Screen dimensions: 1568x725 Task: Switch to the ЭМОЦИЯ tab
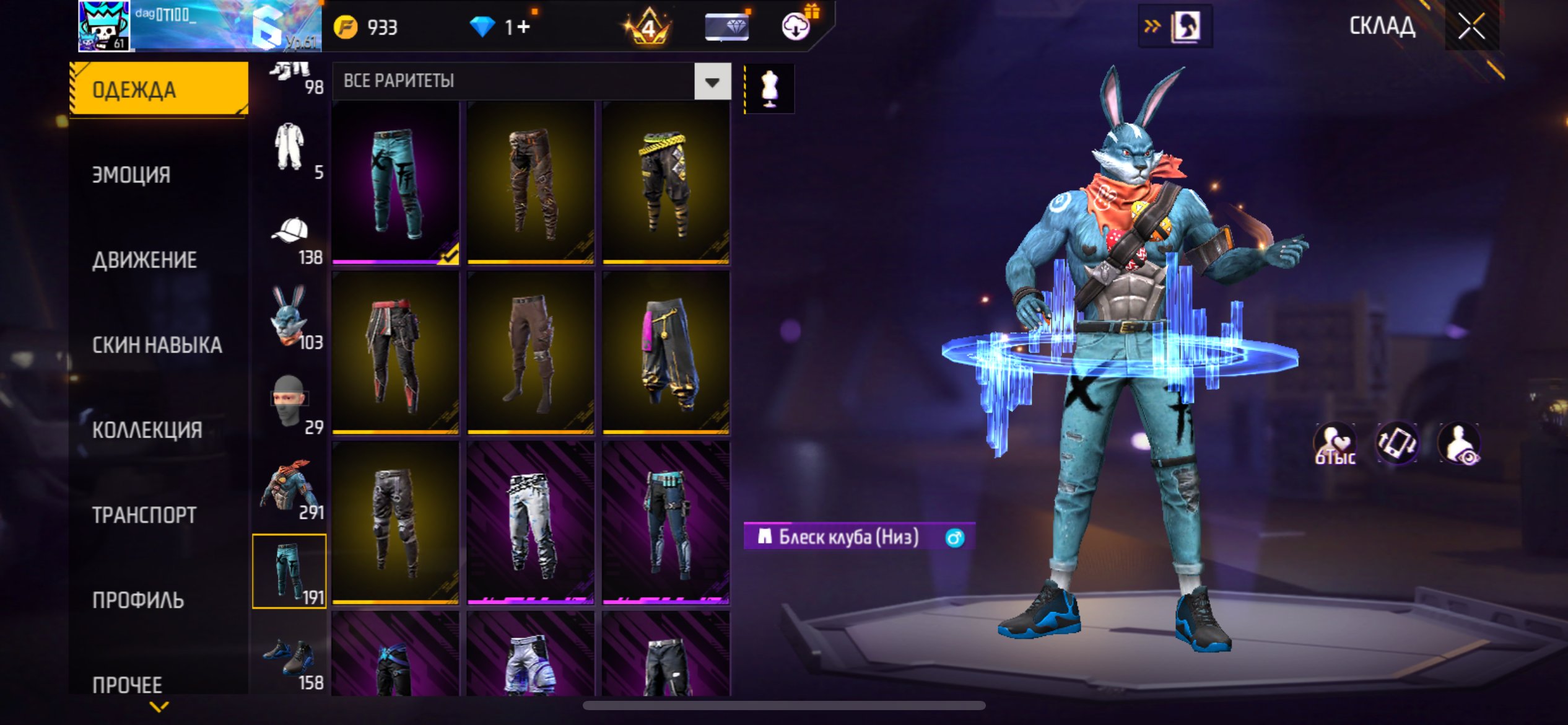131,175
